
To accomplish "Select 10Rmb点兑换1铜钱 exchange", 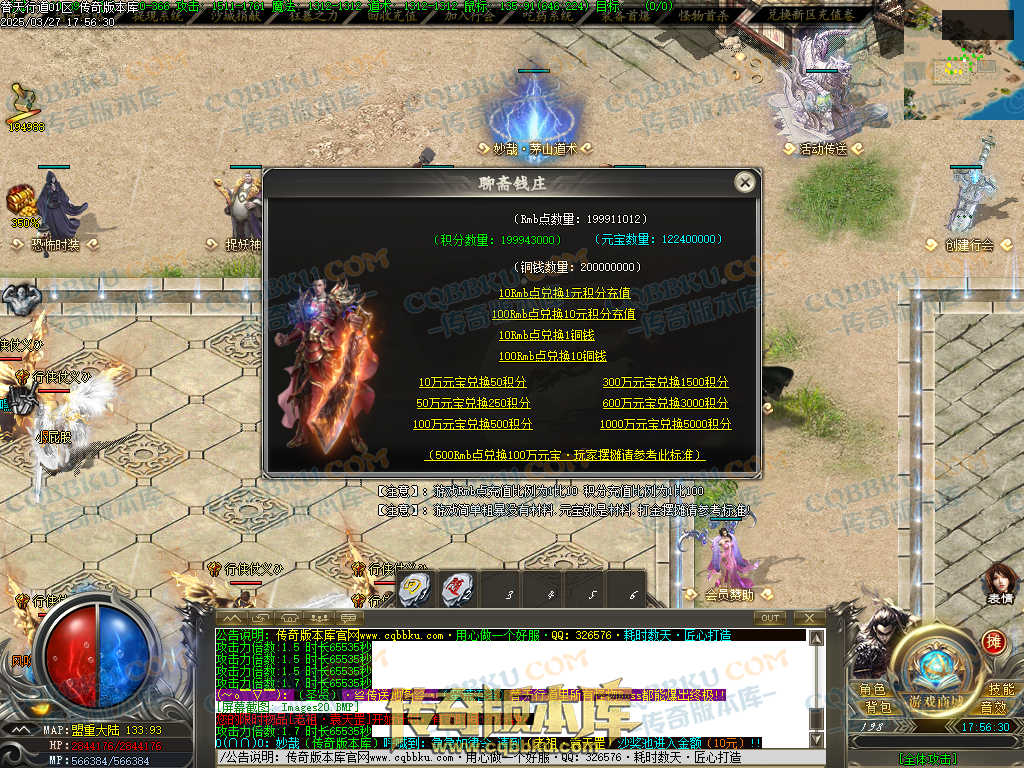I will click(546, 335).
